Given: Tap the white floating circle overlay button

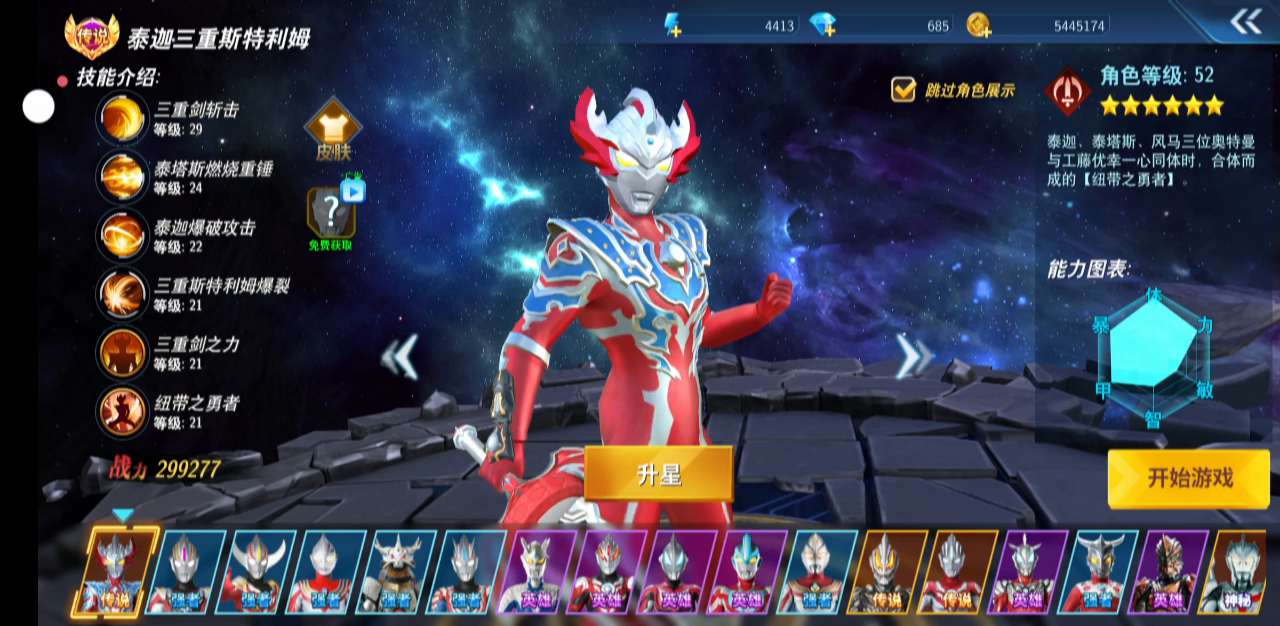Looking at the screenshot, I should (39, 106).
